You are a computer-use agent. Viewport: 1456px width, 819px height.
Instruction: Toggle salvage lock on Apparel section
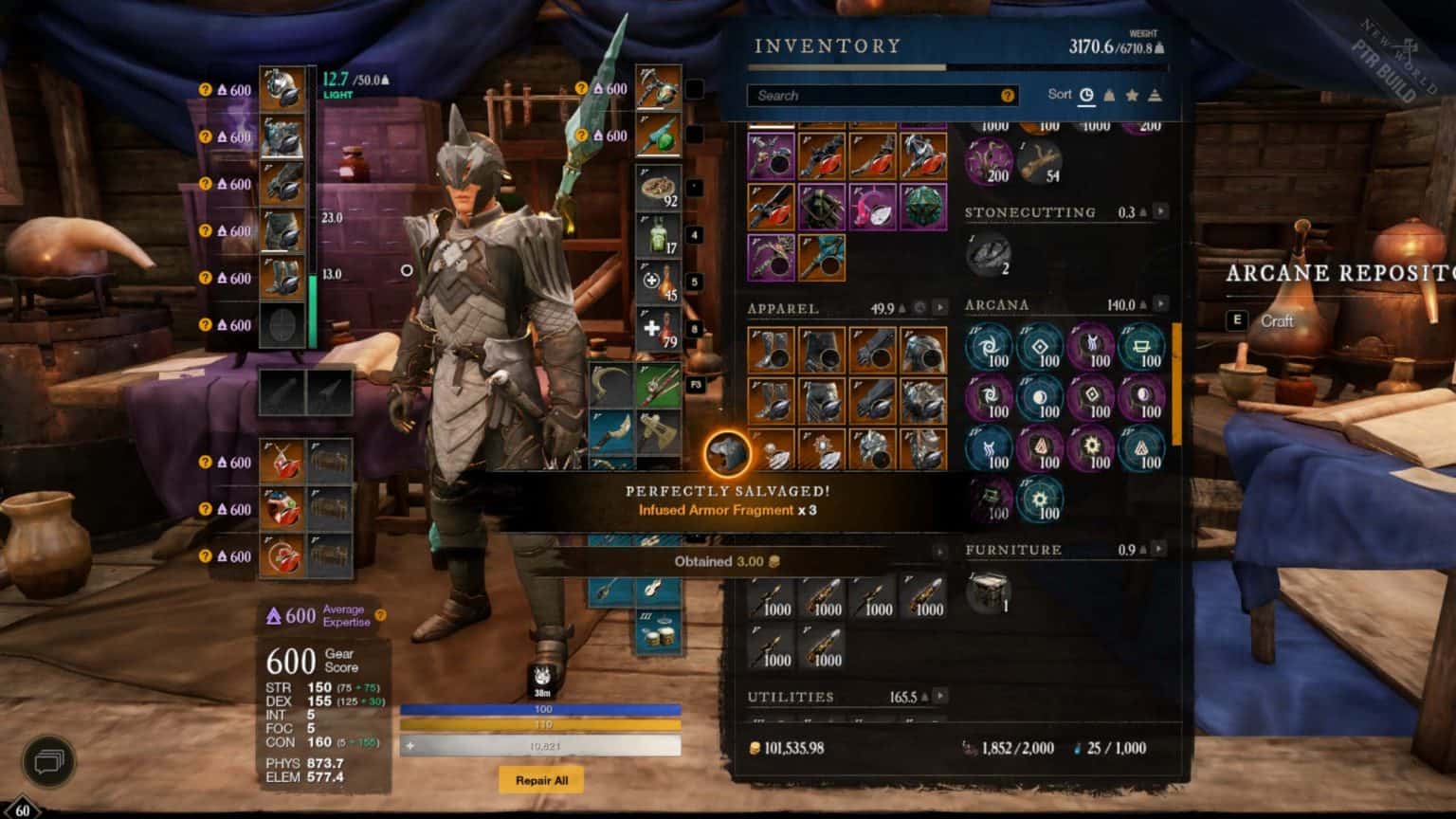920,307
